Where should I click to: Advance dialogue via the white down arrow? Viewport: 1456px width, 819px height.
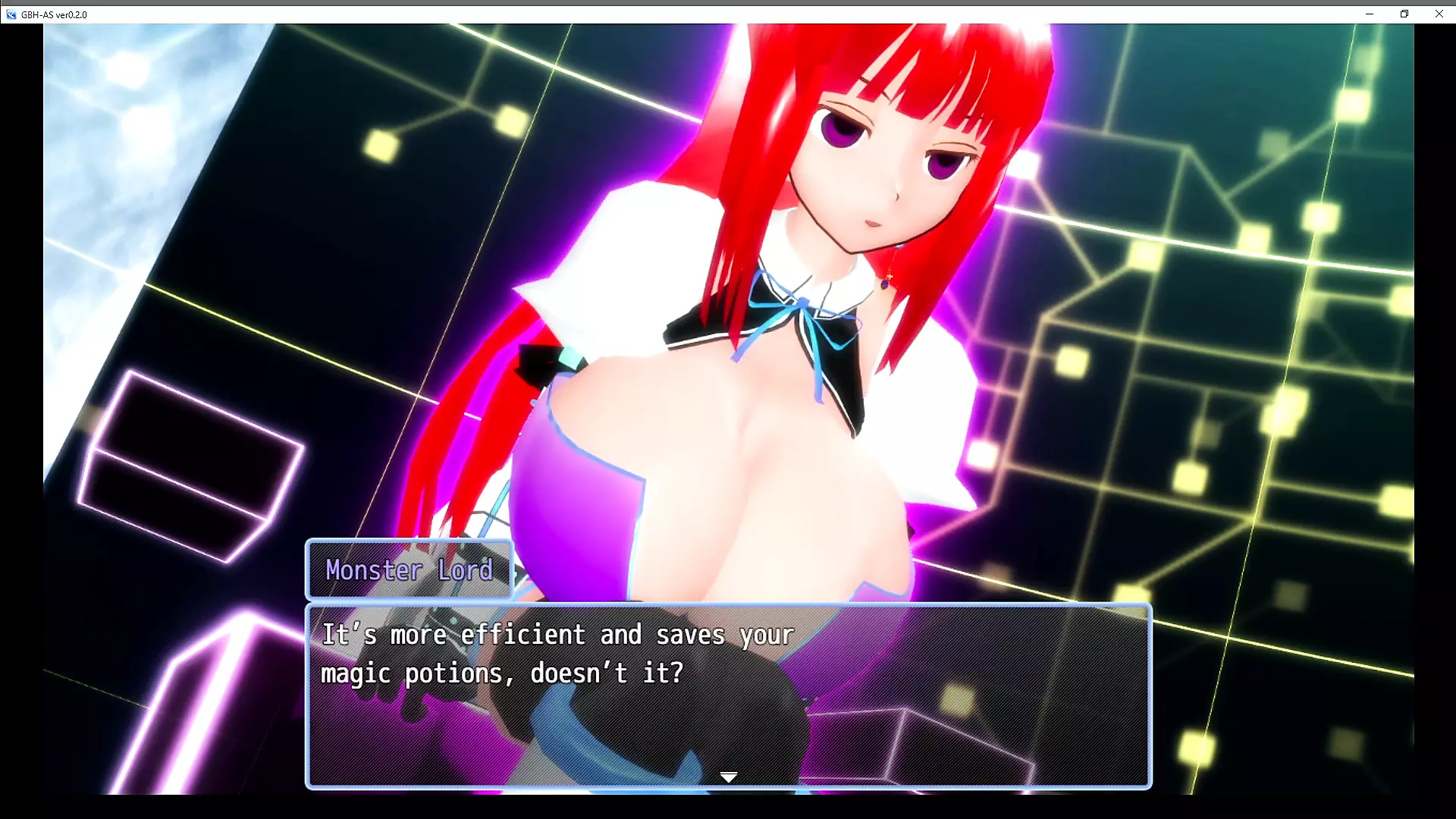click(728, 777)
